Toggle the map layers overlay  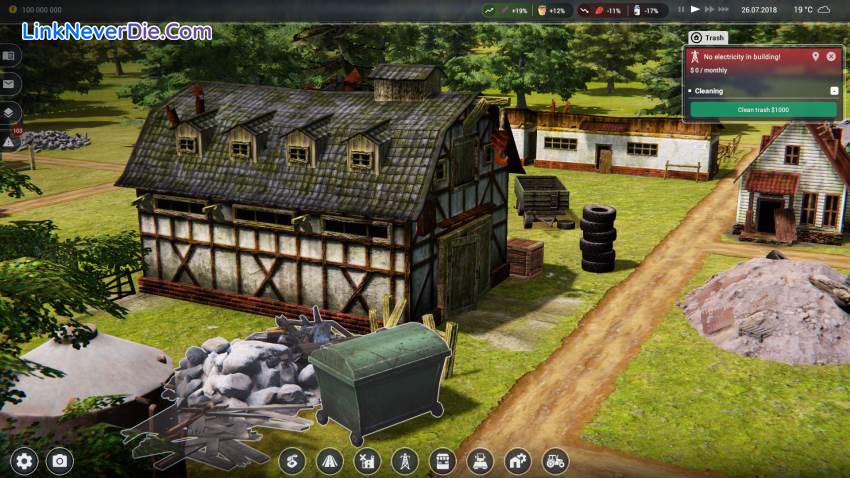8,113
